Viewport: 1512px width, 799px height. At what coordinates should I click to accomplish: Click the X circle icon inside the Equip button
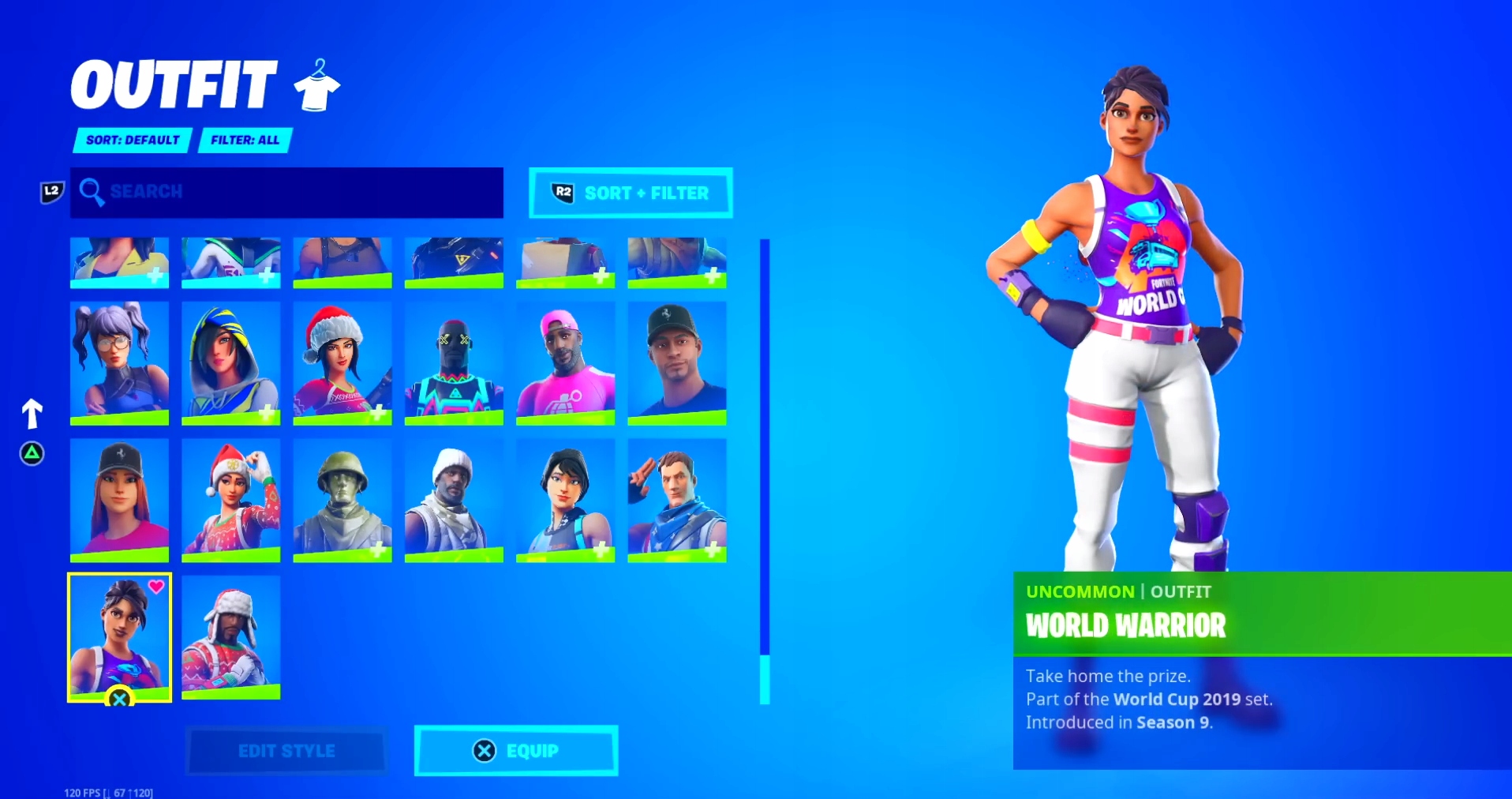coord(483,751)
